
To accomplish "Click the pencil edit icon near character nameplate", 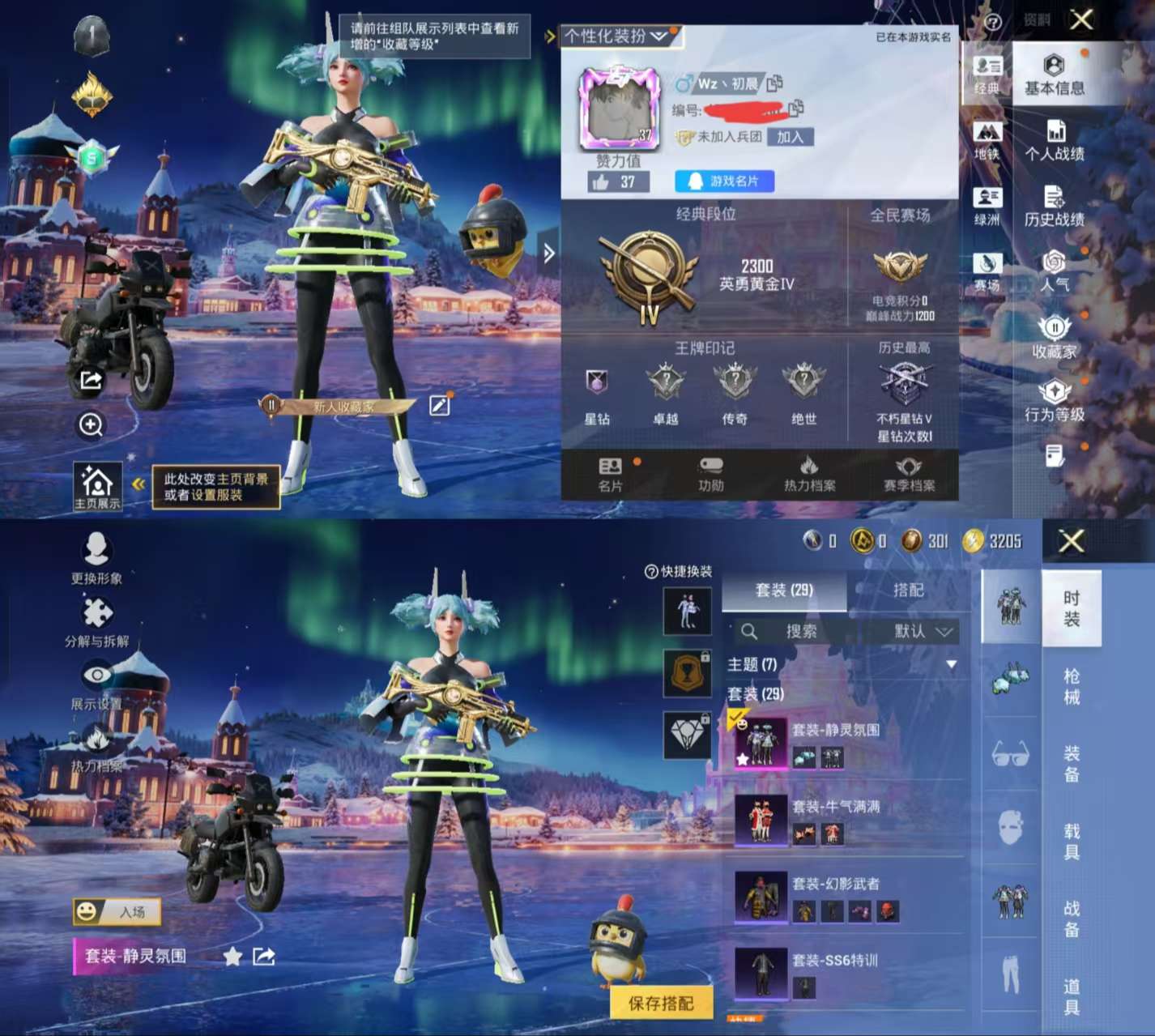I will 438,406.
